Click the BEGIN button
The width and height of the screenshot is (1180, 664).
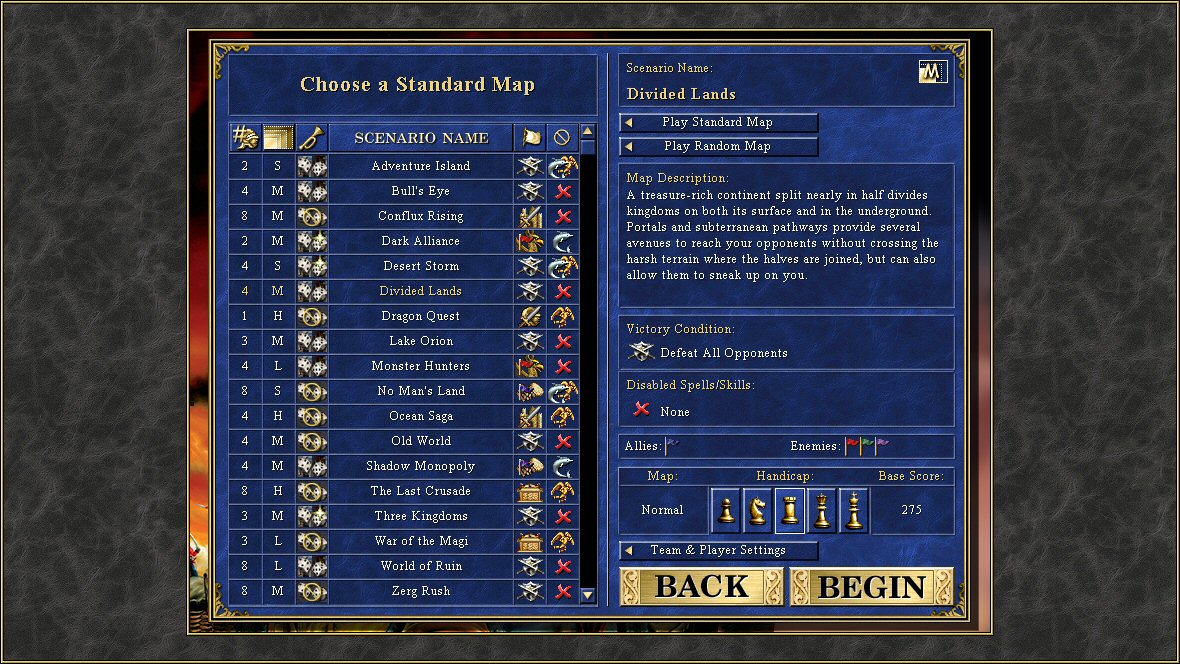pyautogui.click(x=871, y=587)
